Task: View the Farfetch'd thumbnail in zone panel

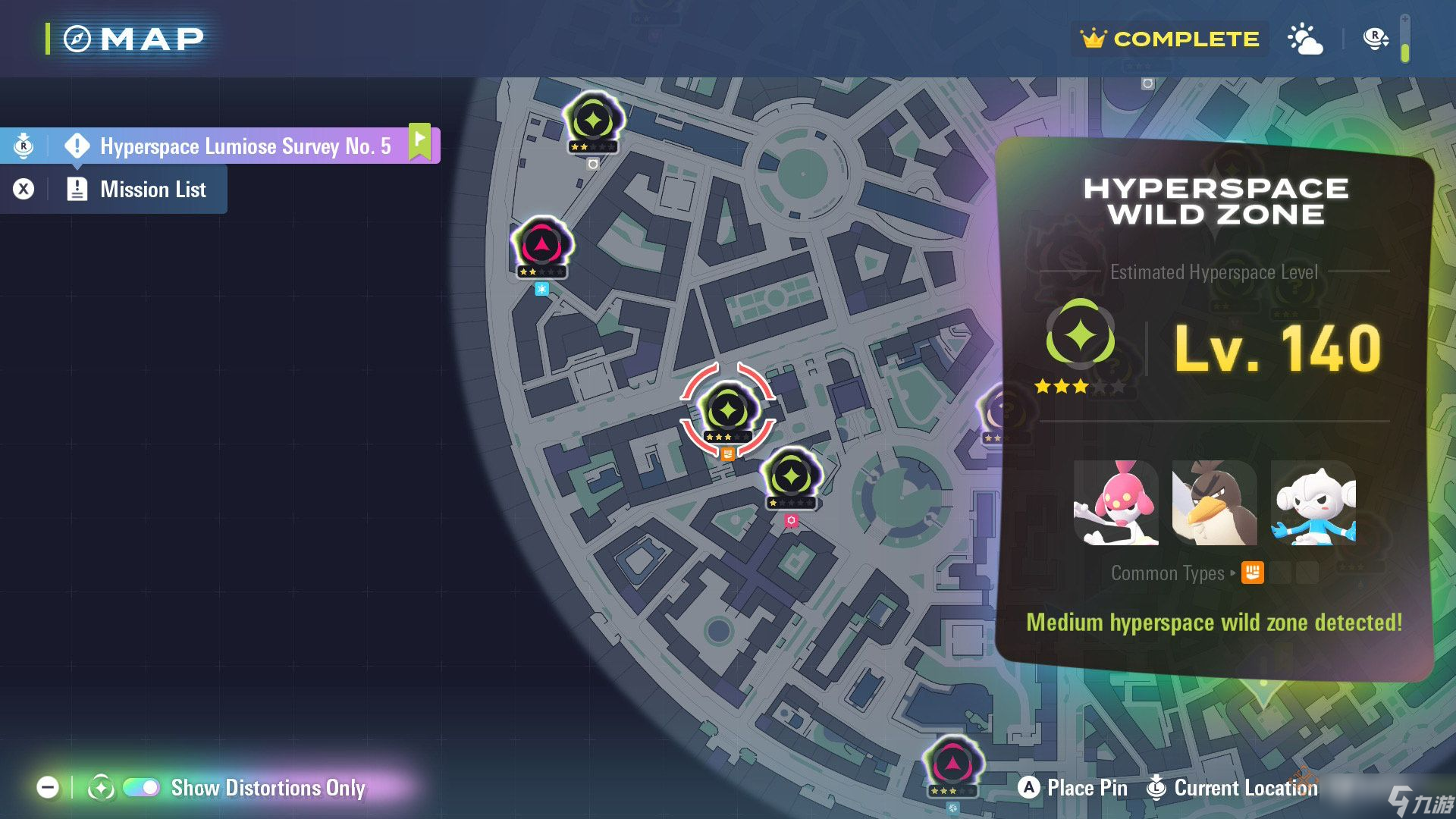Action: pyautogui.click(x=1214, y=503)
